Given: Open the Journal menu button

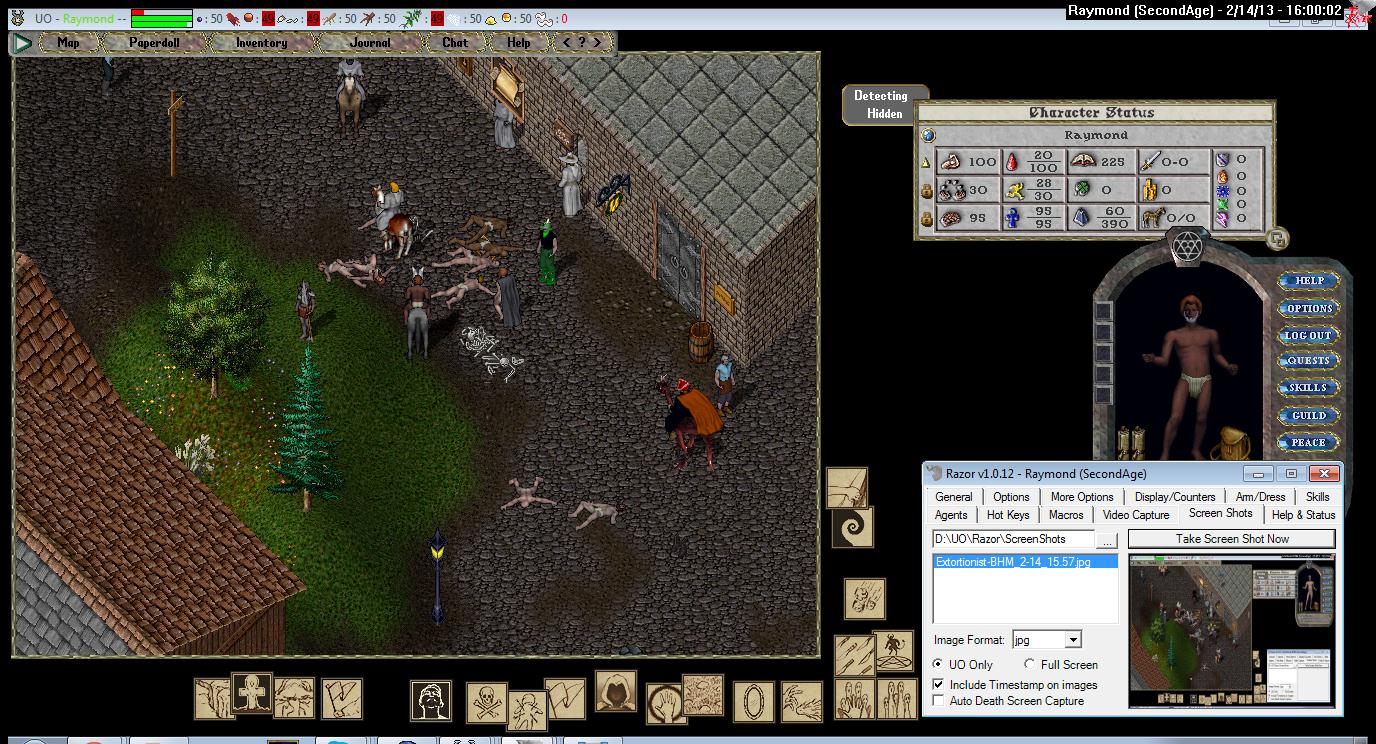Looking at the screenshot, I should (x=370, y=43).
